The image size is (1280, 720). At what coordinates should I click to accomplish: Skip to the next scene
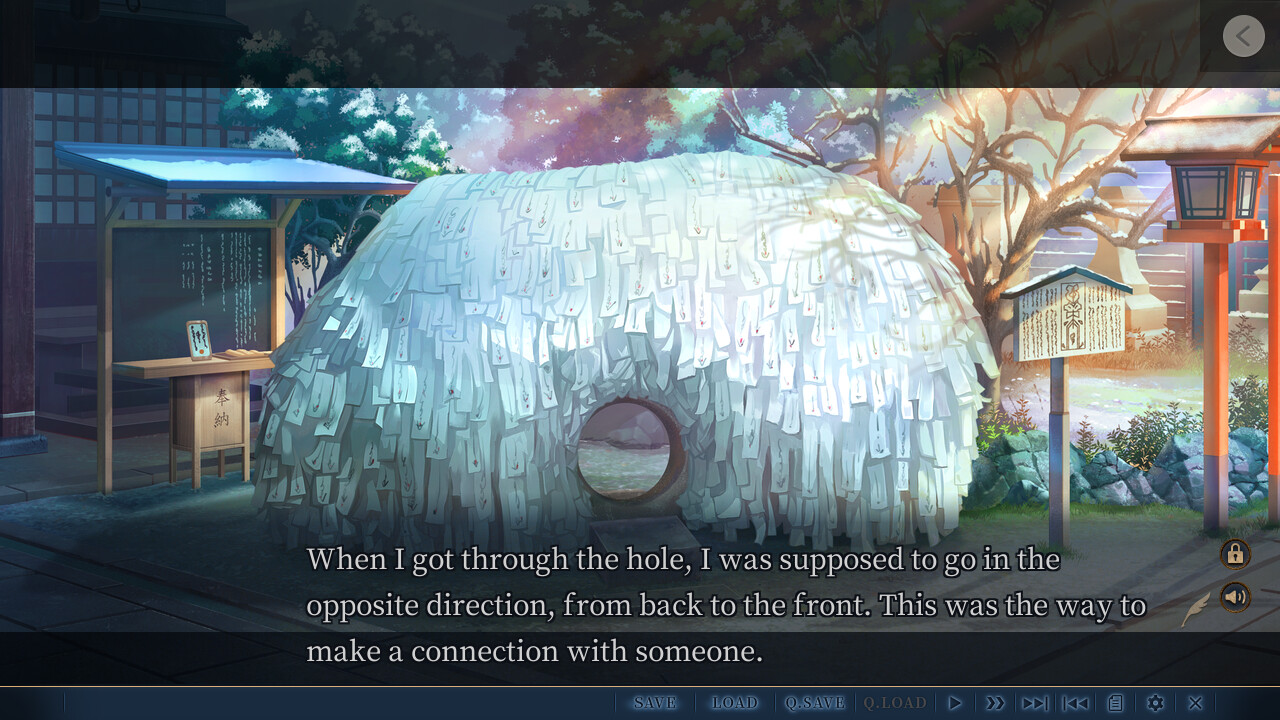tap(1035, 703)
